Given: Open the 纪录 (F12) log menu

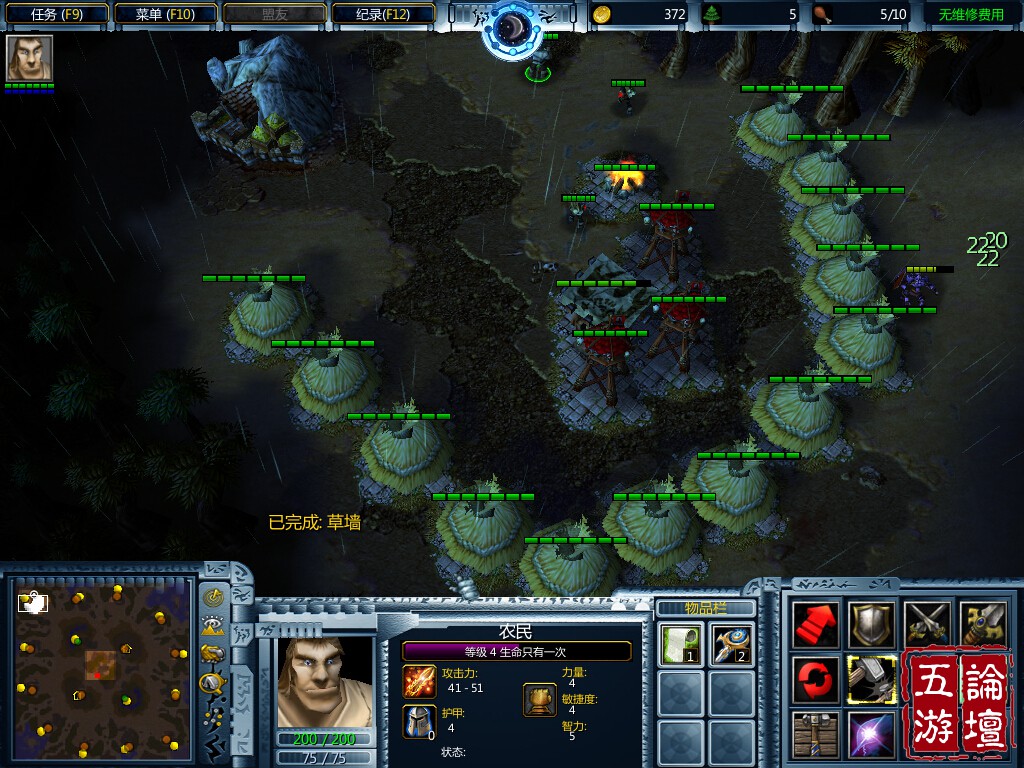Looking at the screenshot, I should (x=383, y=14).
